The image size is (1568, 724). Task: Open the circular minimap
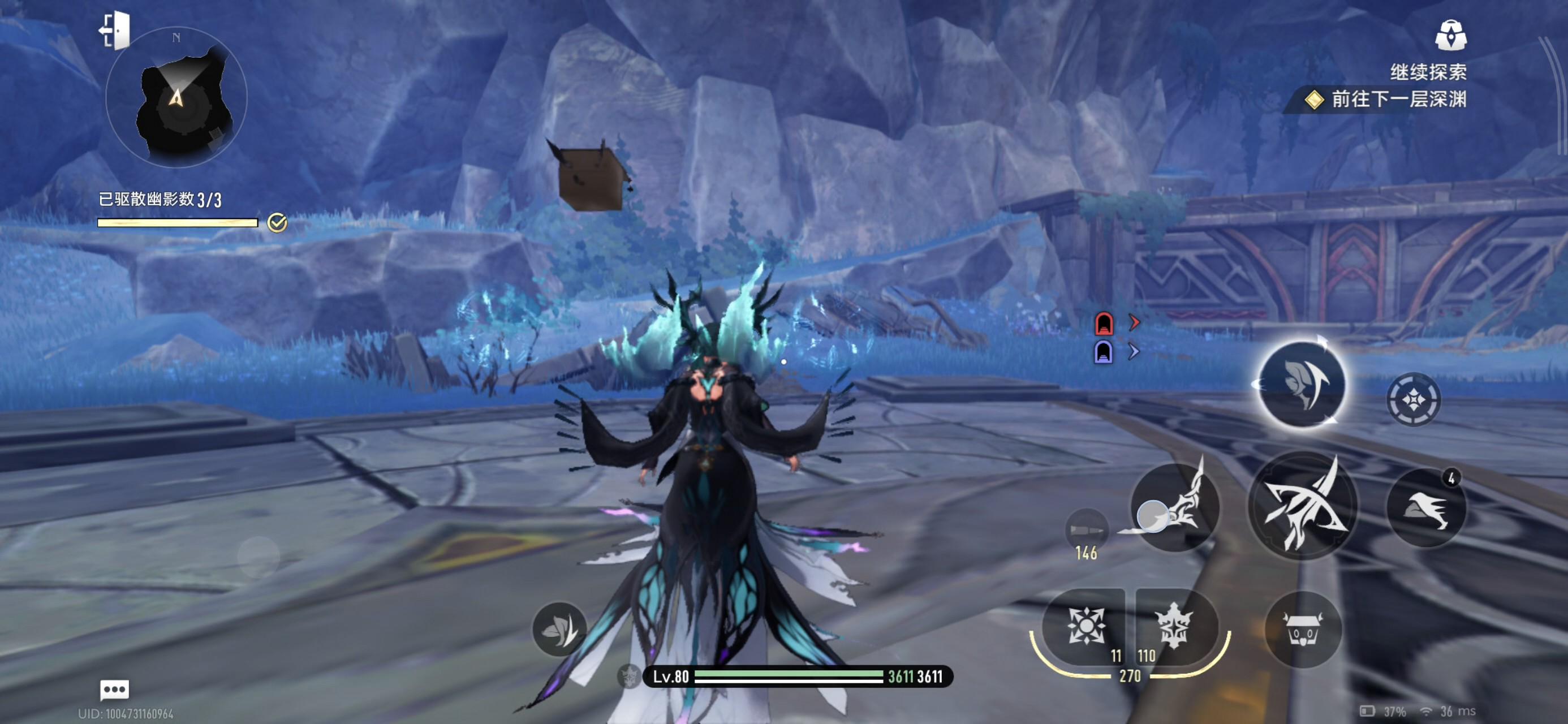point(176,98)
